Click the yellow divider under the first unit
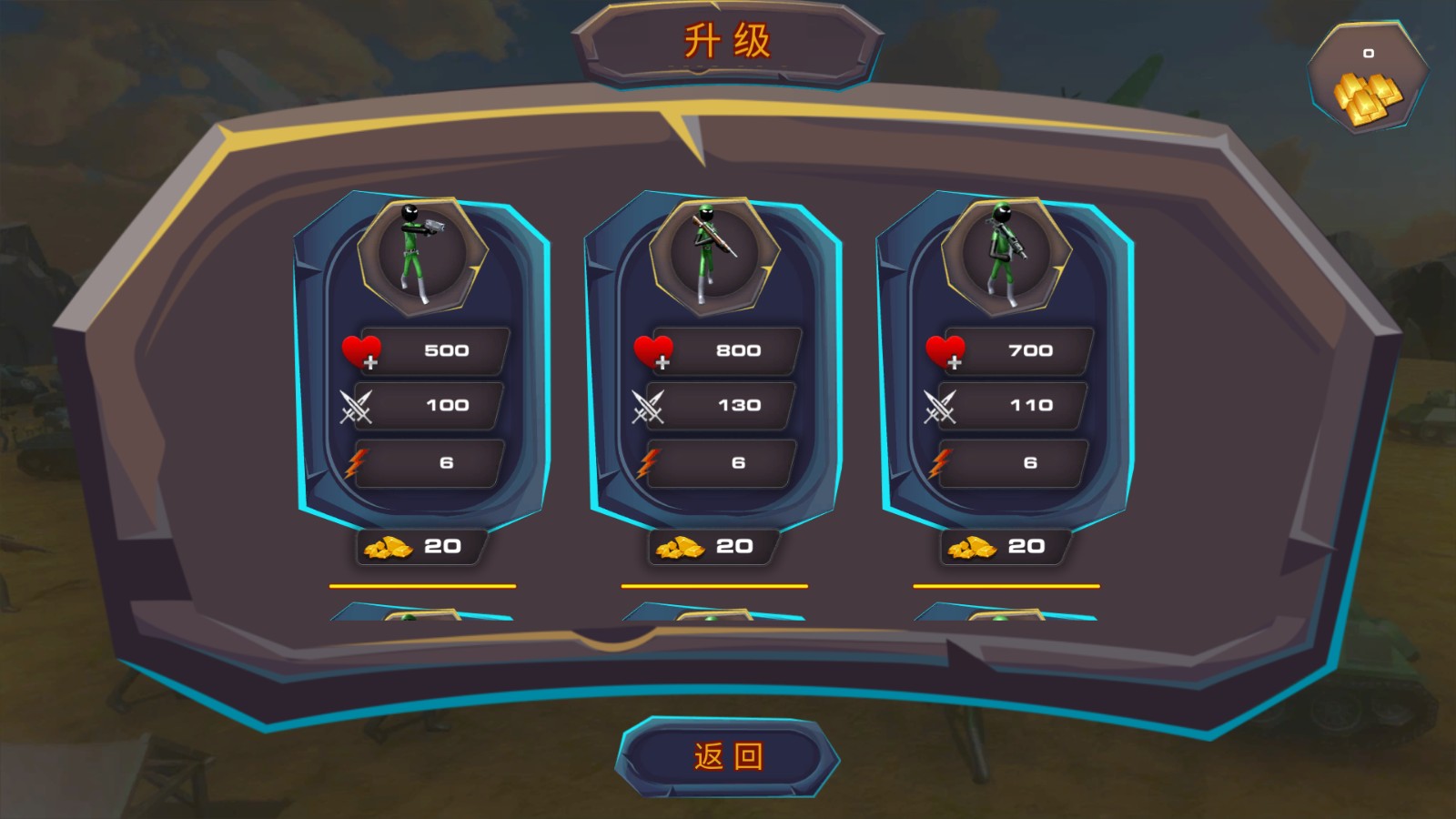The height and width of the screenshot is (819, 1456). coord(423,586)
